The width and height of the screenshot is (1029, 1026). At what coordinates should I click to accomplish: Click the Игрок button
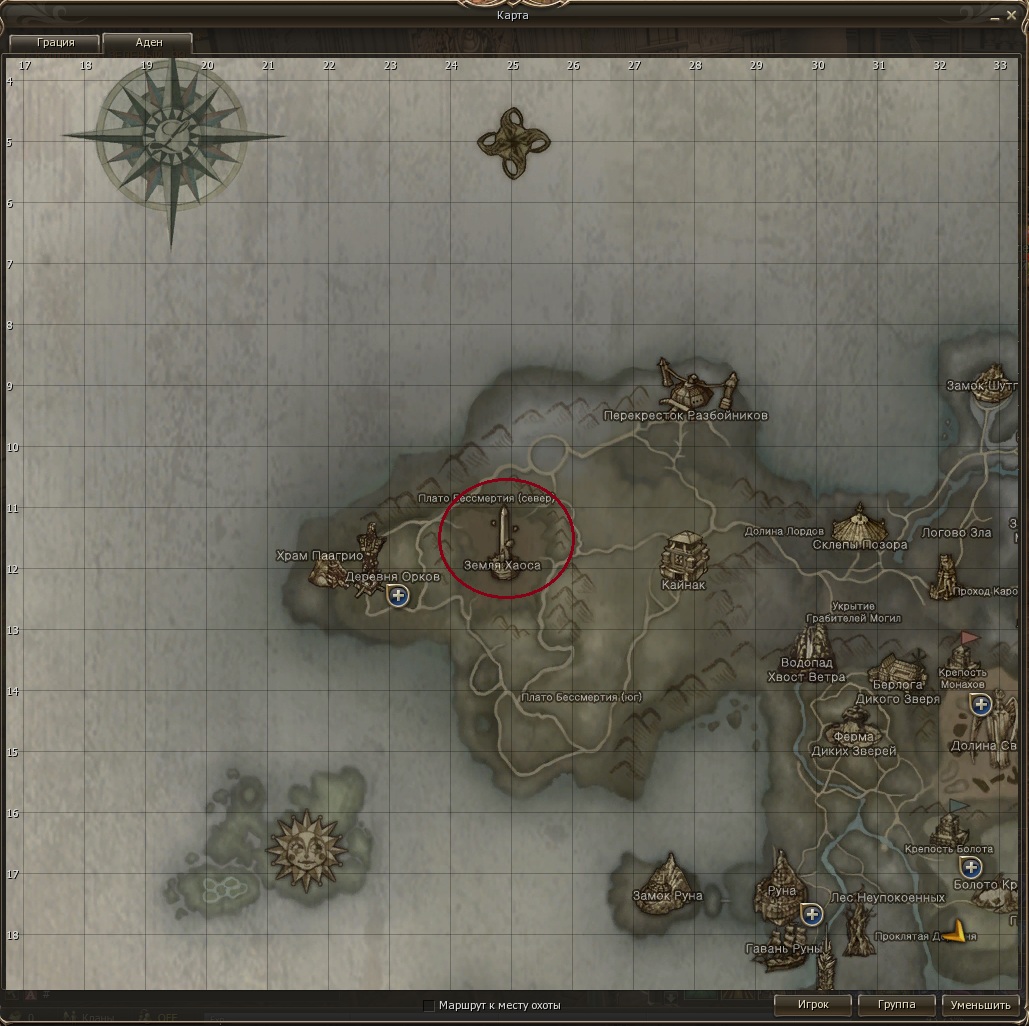pyautogui.click(x=813, y=1004)
